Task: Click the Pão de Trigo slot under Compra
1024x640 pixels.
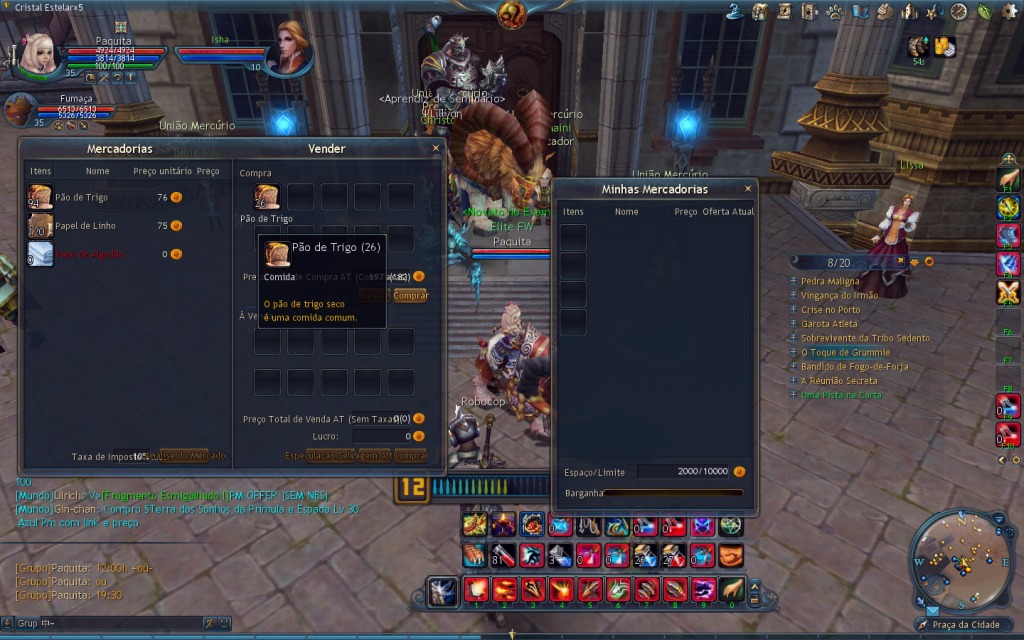Action: tap(266, 196)
